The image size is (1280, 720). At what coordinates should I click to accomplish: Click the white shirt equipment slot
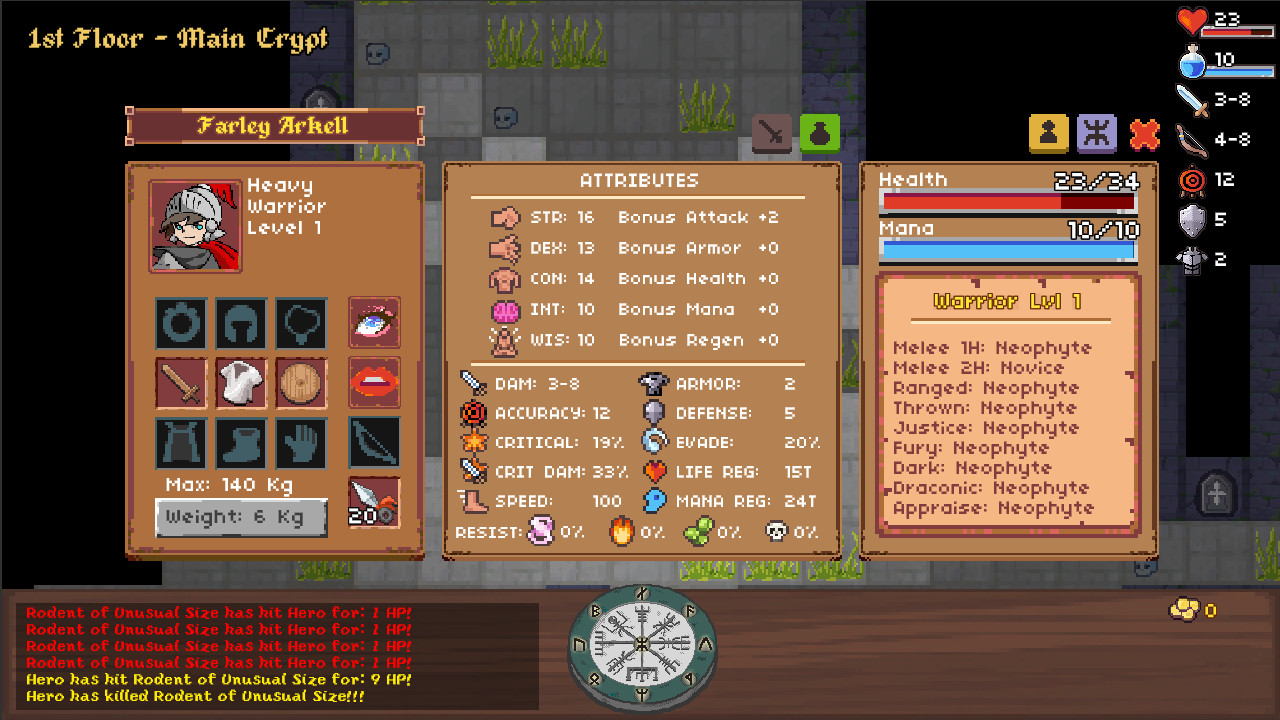coord(241,383)
